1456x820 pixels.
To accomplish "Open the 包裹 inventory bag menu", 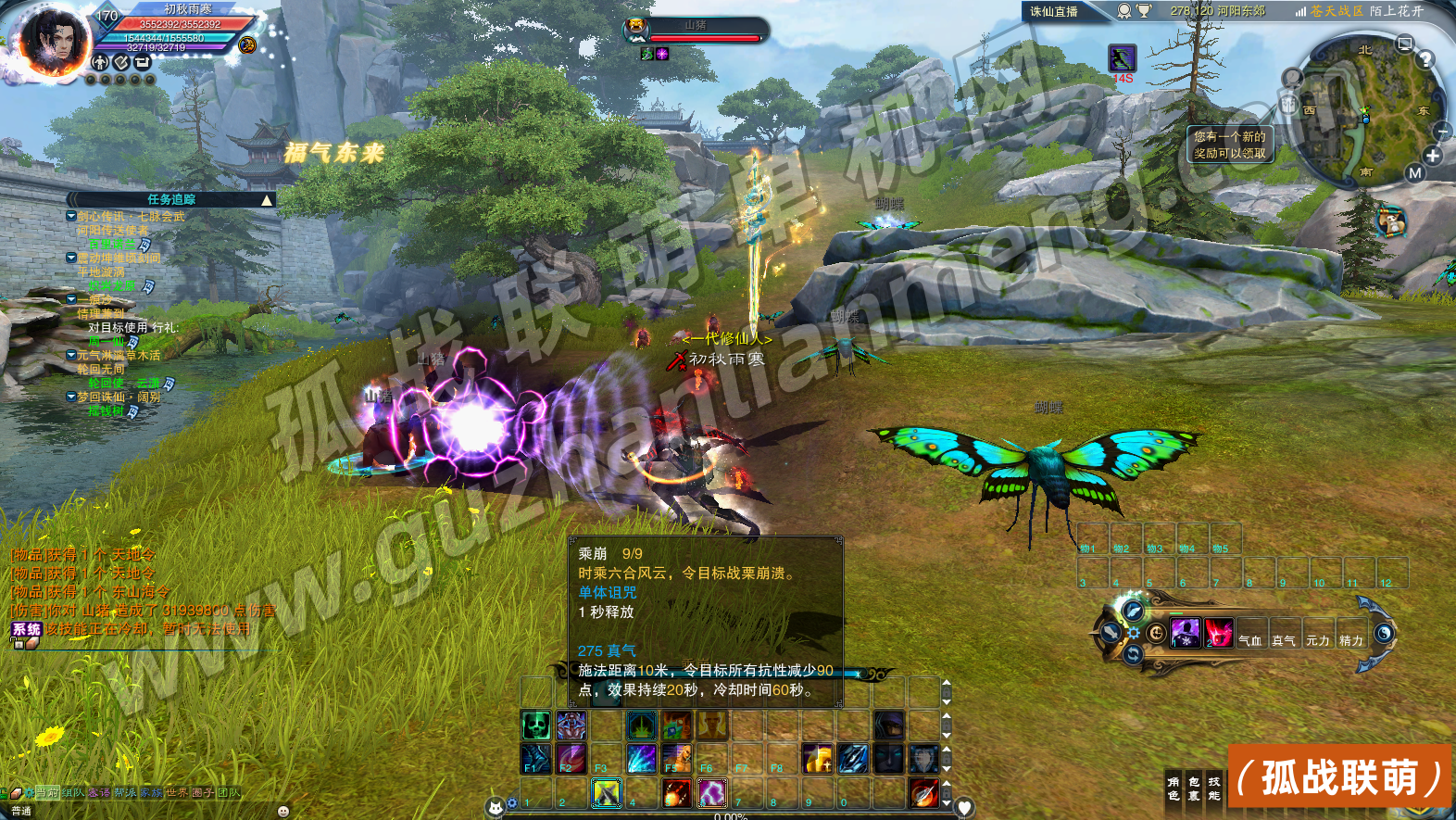I will coord(1194,788).
